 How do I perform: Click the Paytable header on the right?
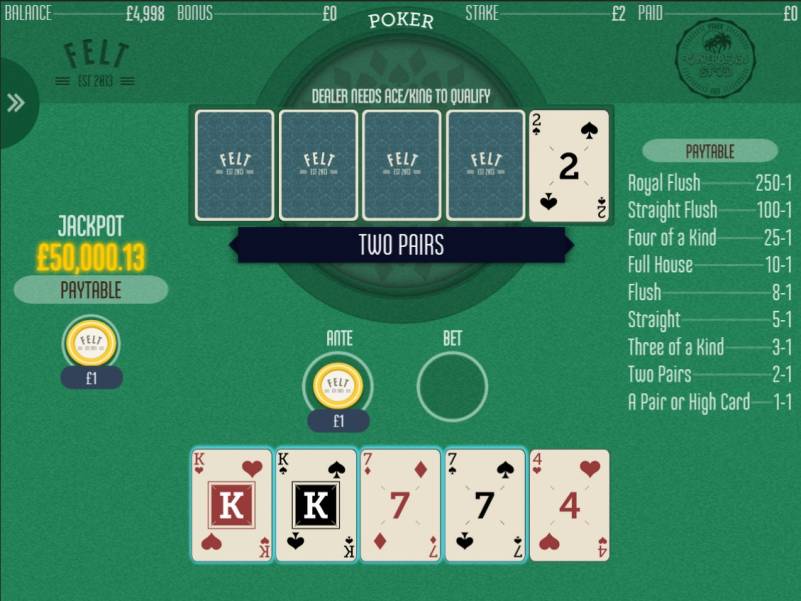tap(710, 151)
